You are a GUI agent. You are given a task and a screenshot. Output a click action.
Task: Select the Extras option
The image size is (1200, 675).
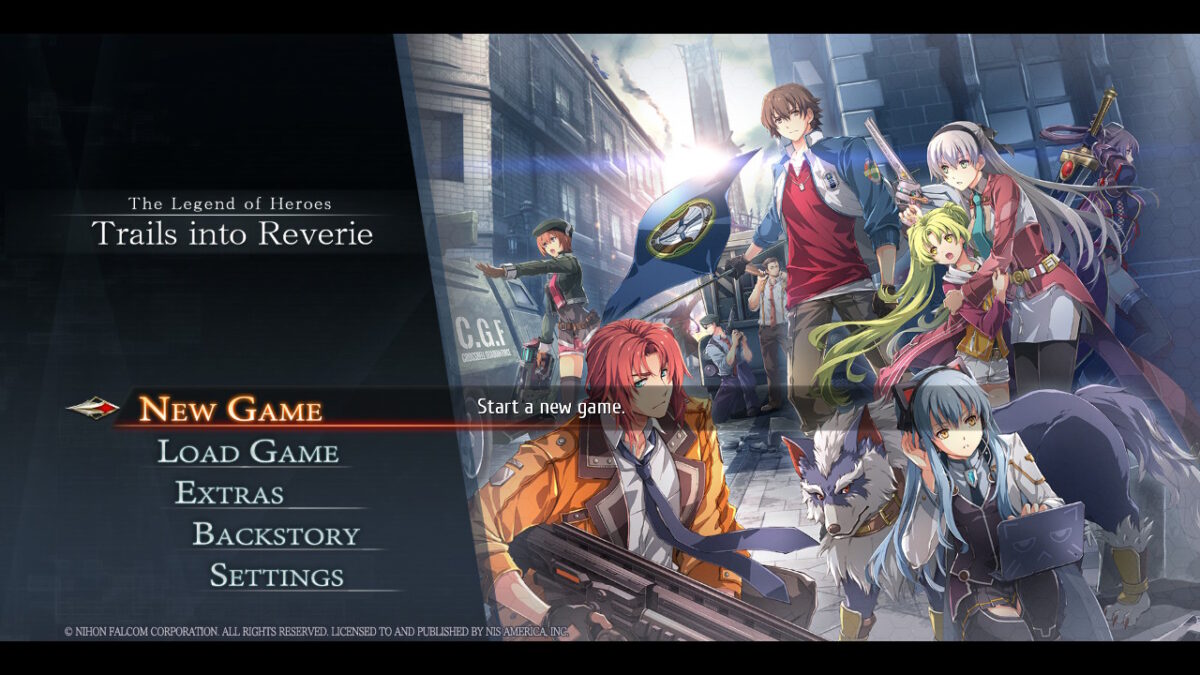pyautogui.click(x=229, y=493)
